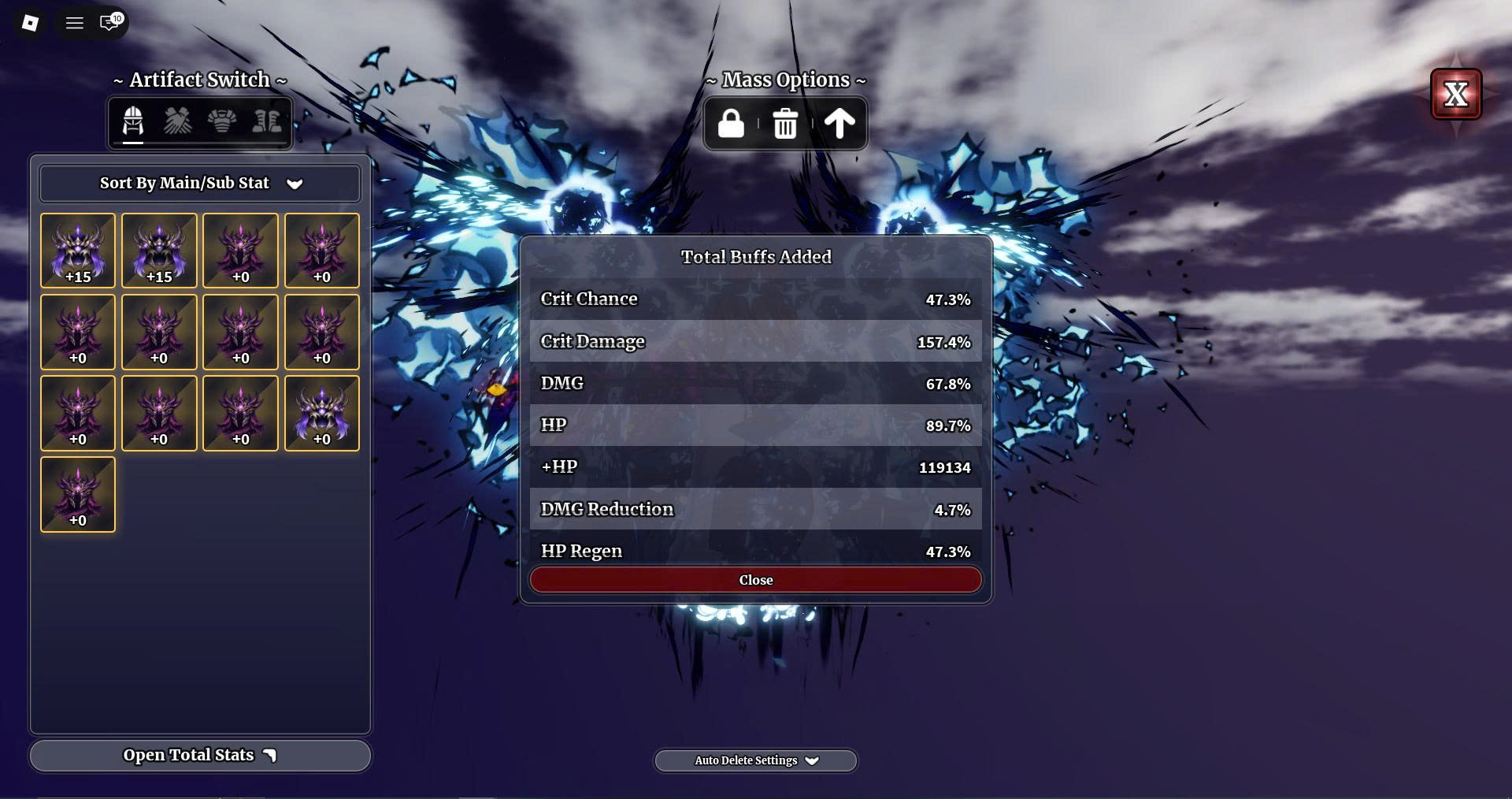This screenshot has width=1512, height=799.
Task: Close the Total Buffs Added panel
Action: click(755, 580)
